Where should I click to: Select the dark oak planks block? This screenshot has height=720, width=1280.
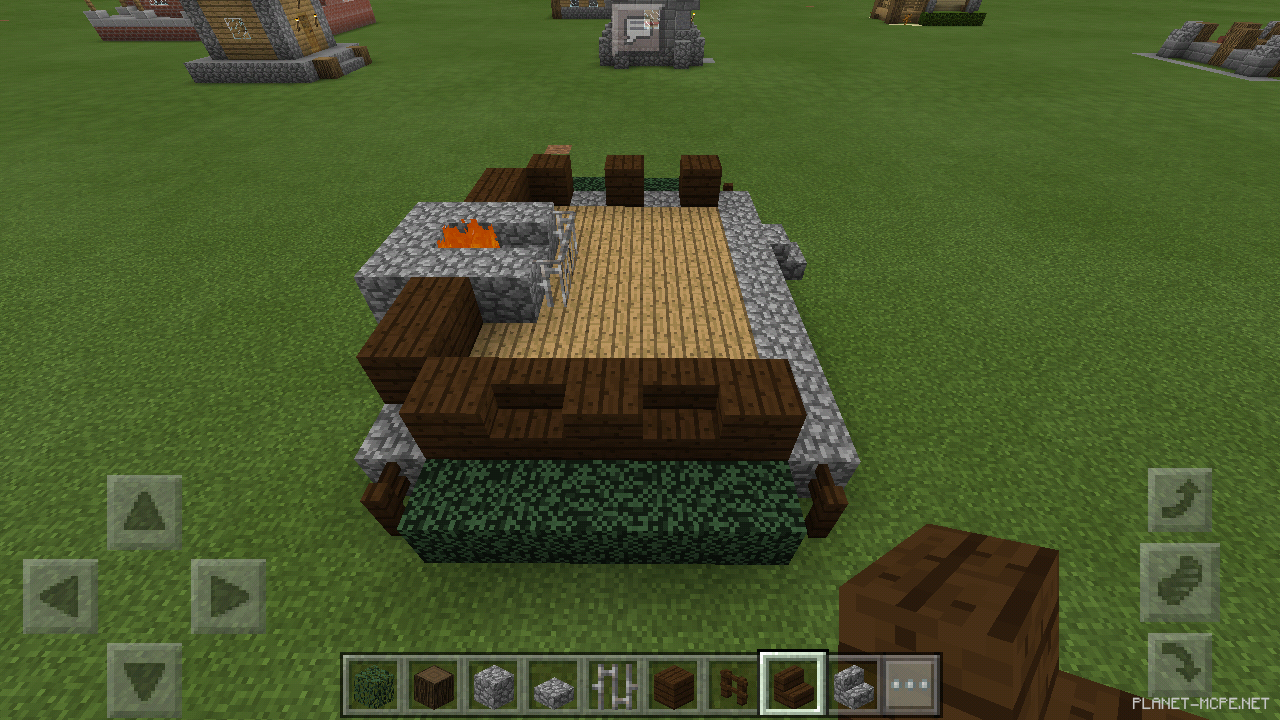(x=673, y=682)
